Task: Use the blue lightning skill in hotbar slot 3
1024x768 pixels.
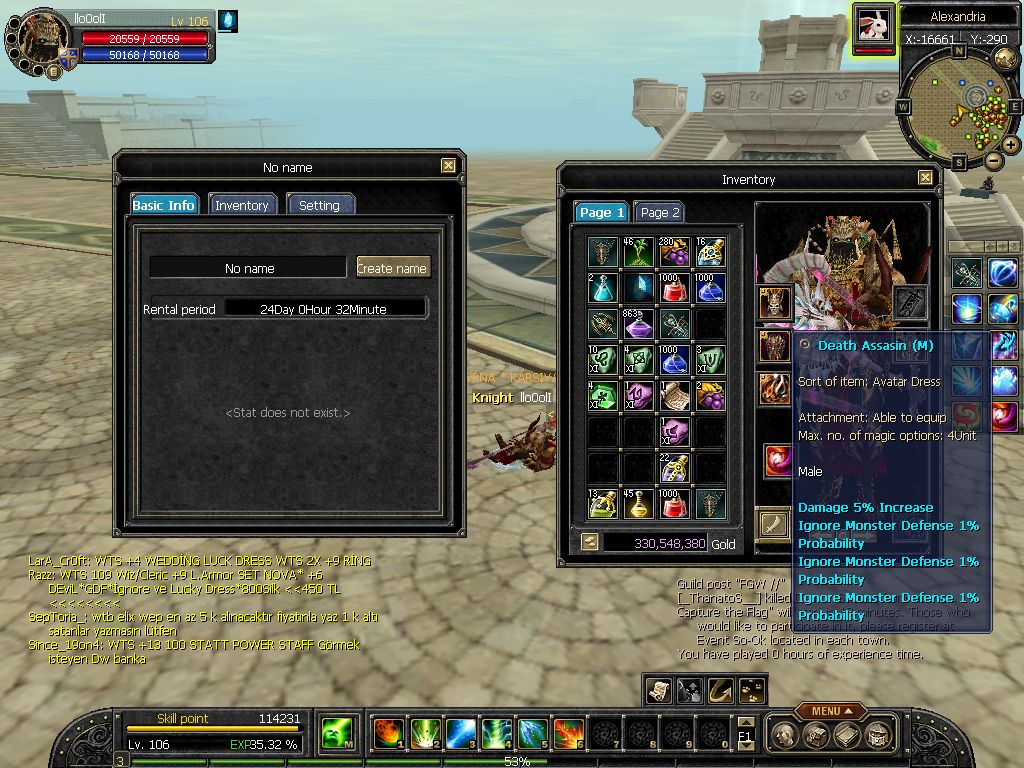Action: (x=460, y=733)
